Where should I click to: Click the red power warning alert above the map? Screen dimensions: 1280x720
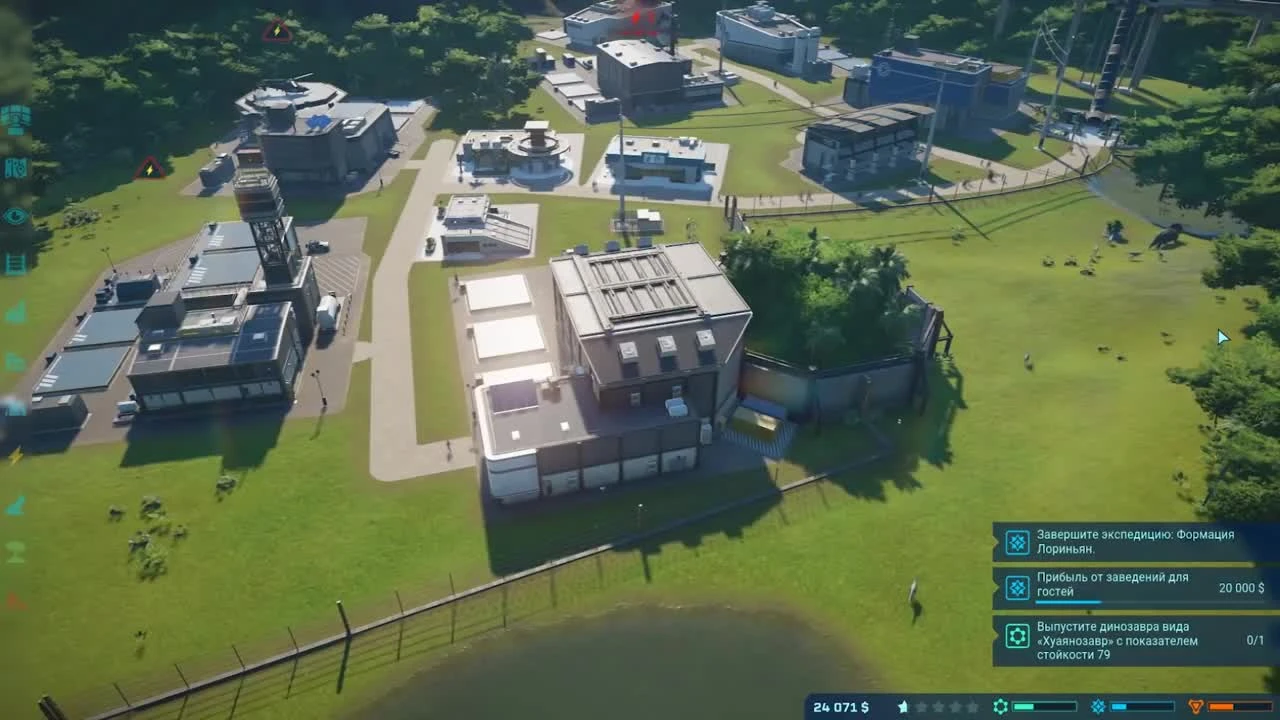275,30
